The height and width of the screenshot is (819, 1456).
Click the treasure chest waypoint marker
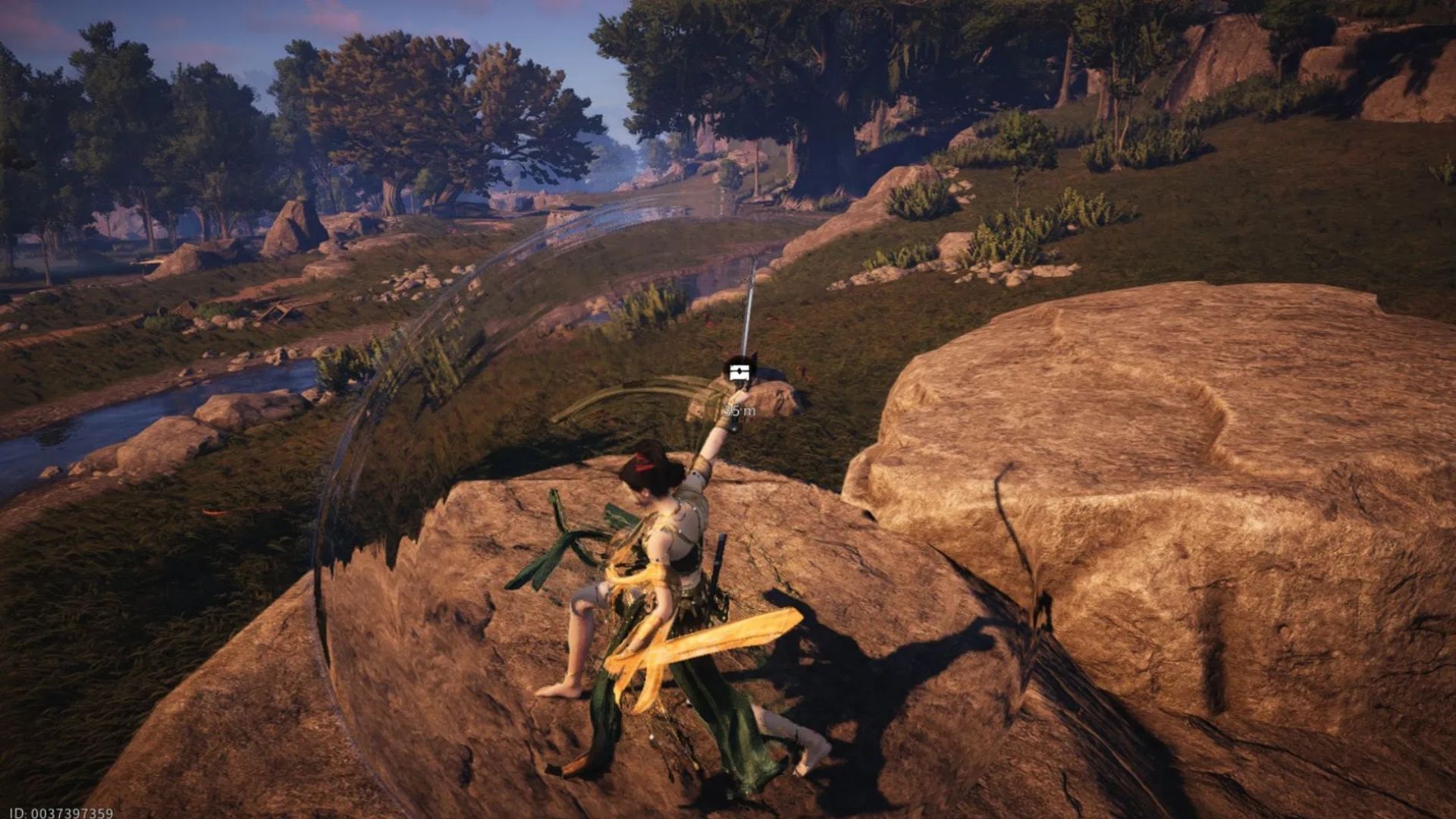[736, 372]
